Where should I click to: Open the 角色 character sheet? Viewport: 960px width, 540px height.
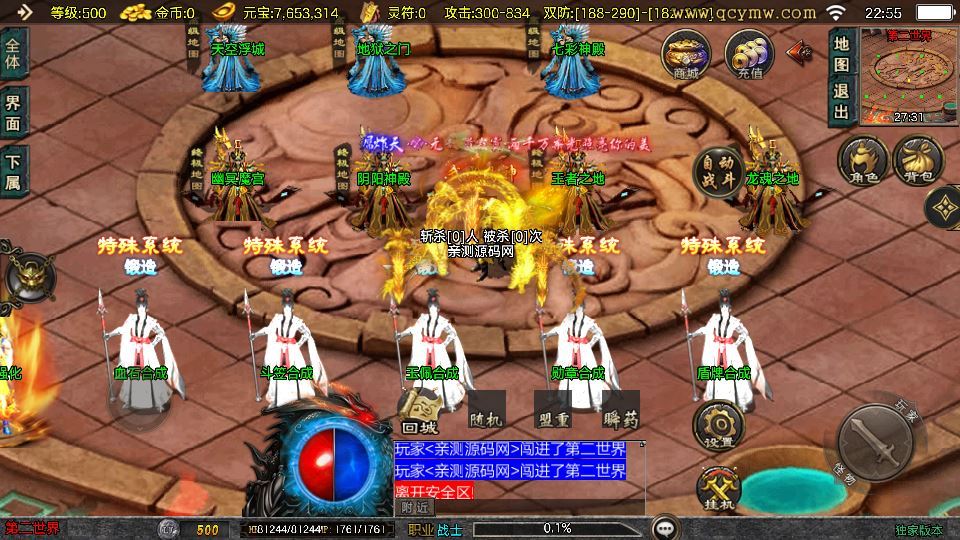pyautogui.click(x=863, y=161)
